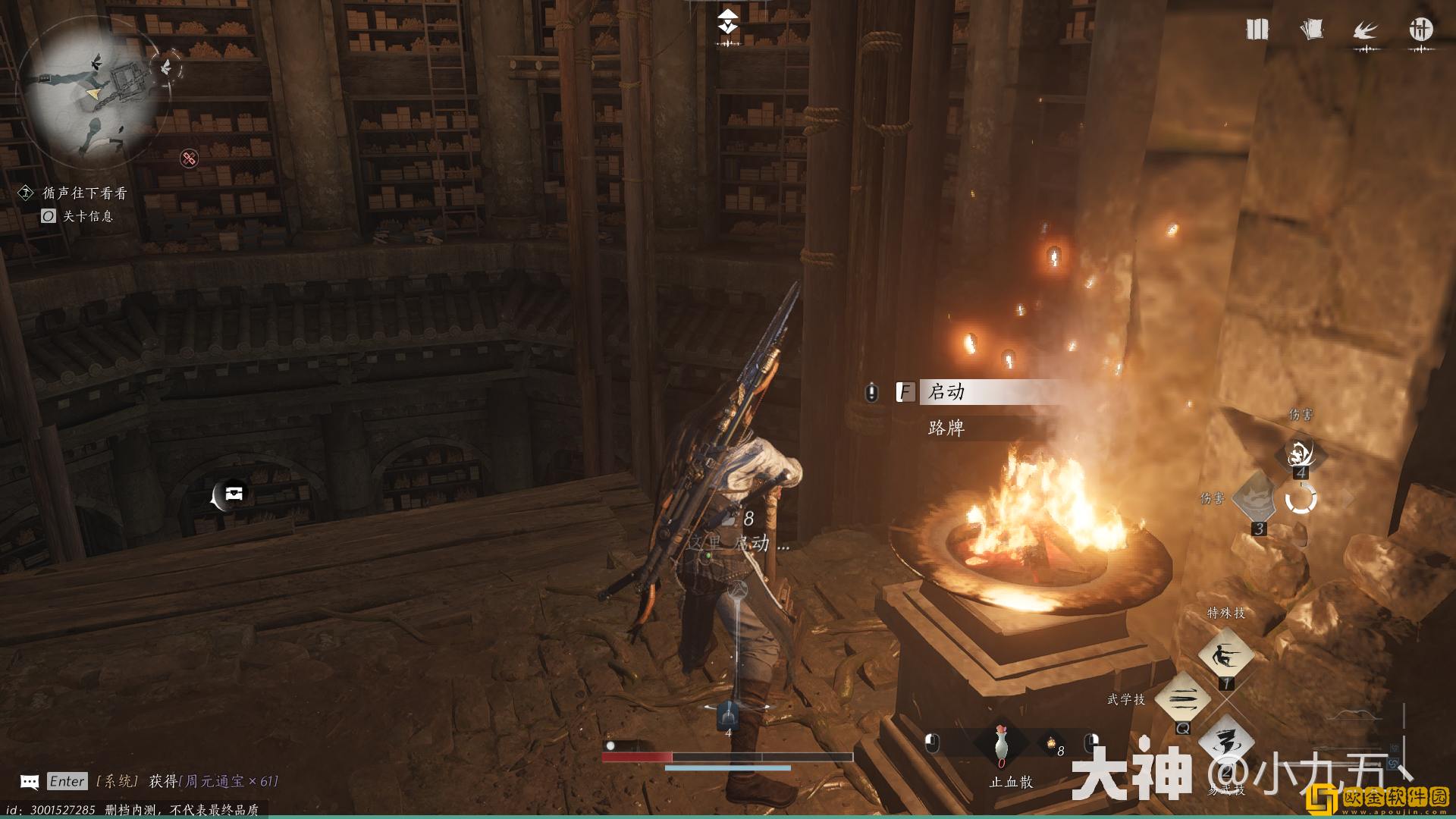Select the quest tracker 循声往下看看
Image resolution: width=1456 pixels, height=819 pixels.
[x=84, y=193]
